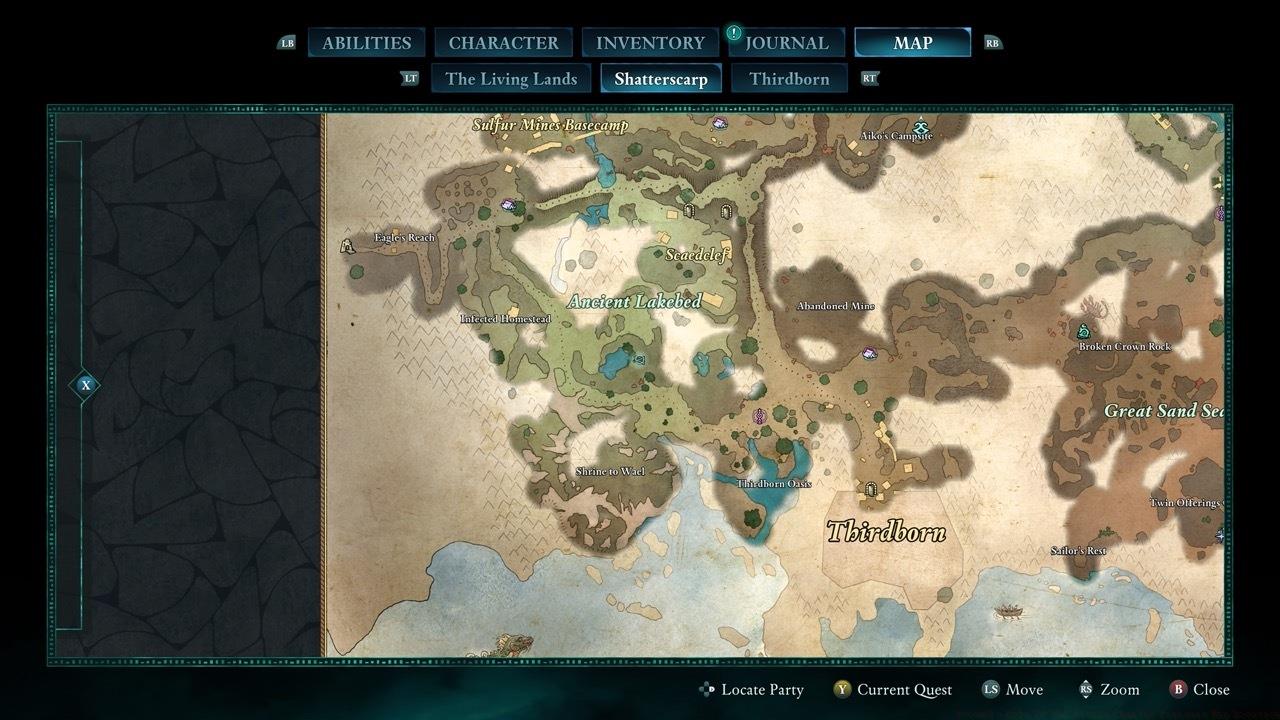Click the purple totem icon above Thirdborn Oasis

pos(759,416)
